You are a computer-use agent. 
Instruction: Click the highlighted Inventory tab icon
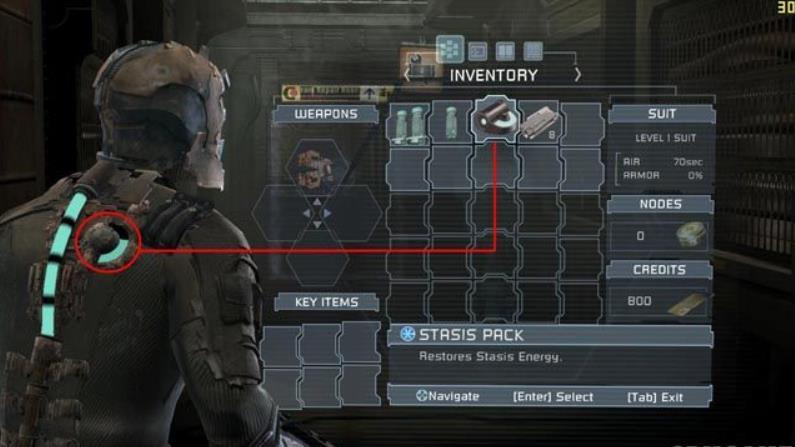point(450,49)
